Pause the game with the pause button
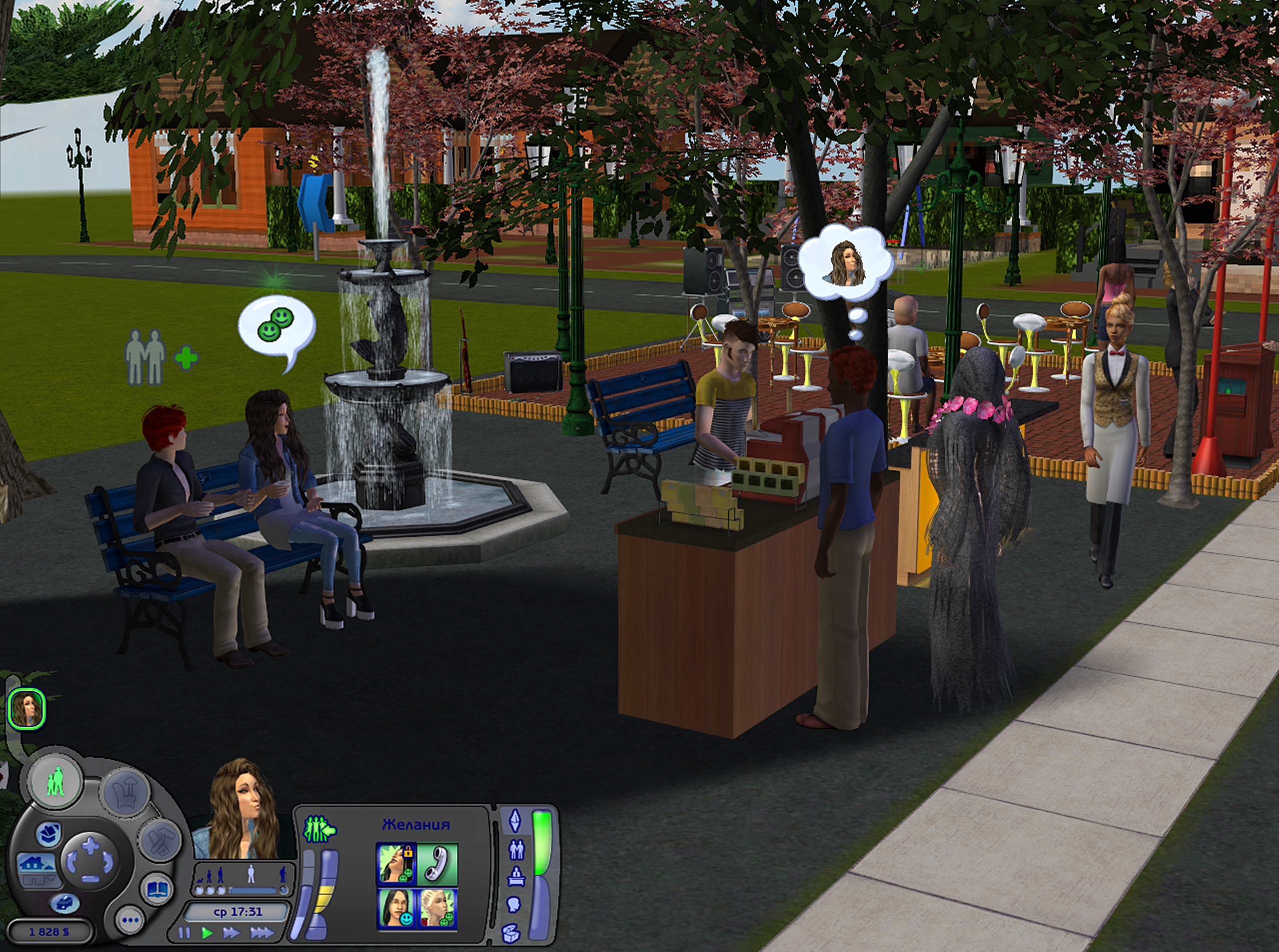 pyautogui.click(x=184, y=933)
